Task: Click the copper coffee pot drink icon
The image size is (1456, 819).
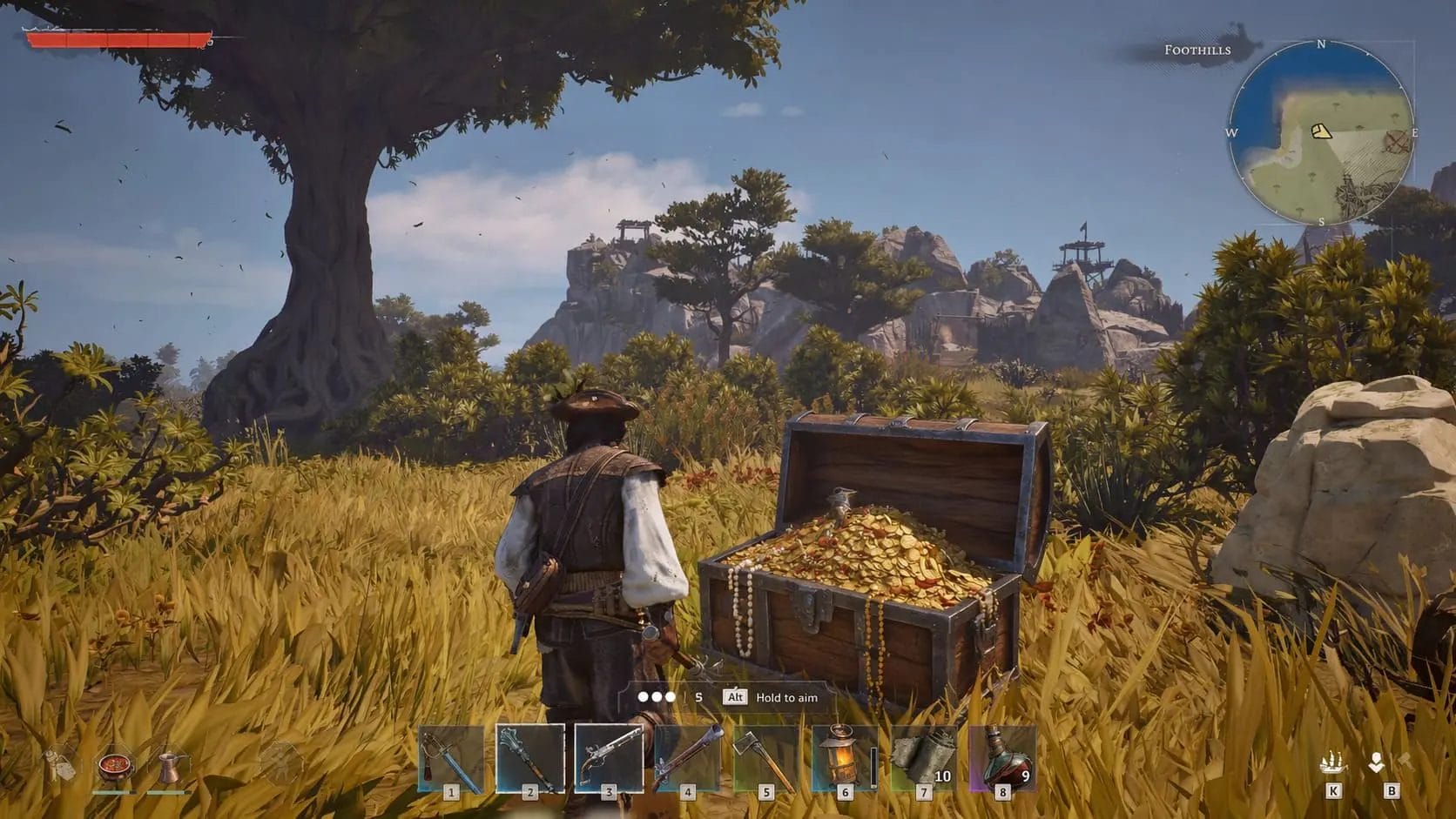Action: point(167,767)
